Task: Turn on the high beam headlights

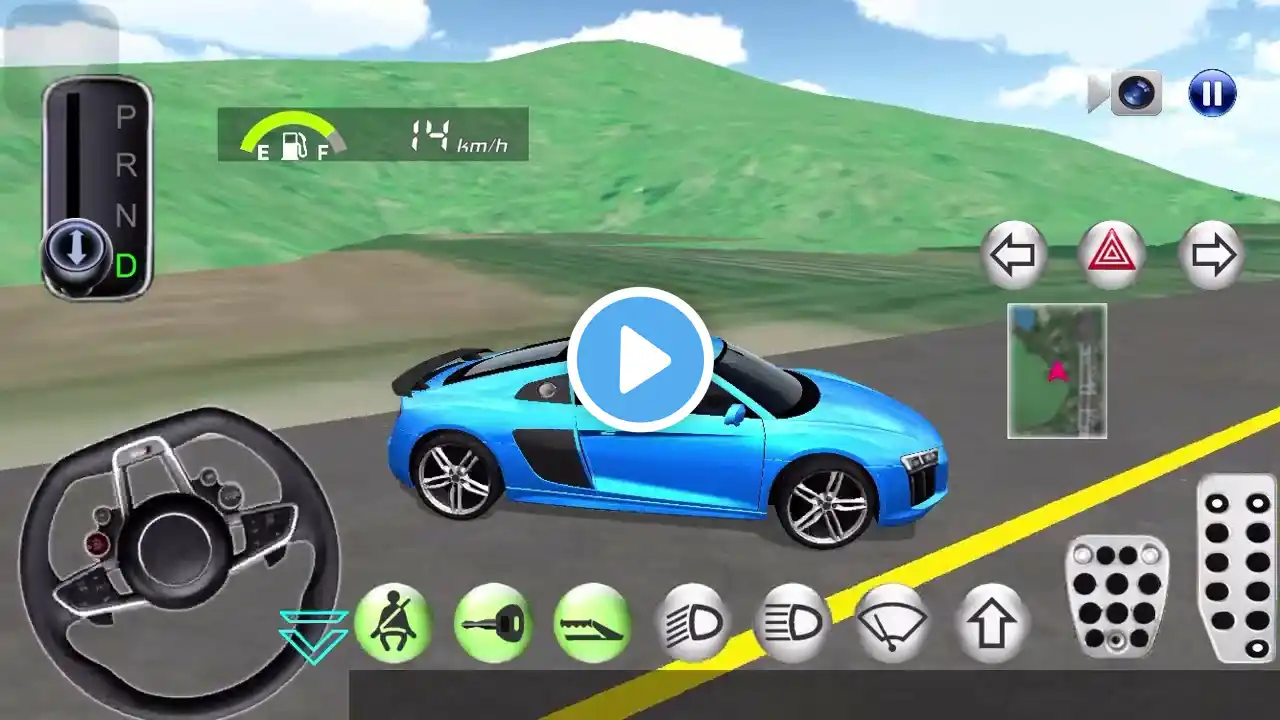Action: pos(793,623)
